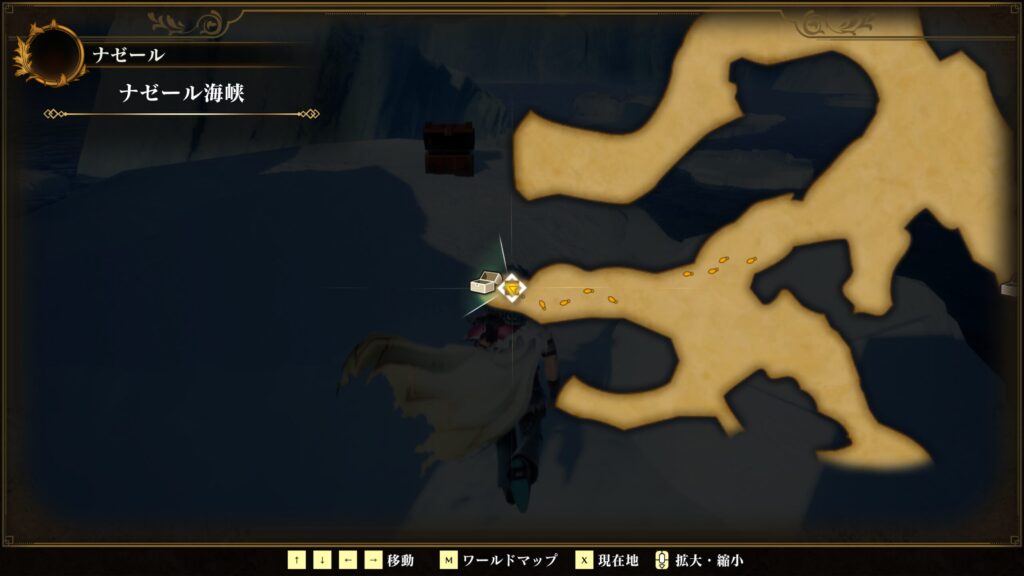This screenshot has height=576, width=1024.
Task: Select the open treasure chest map marker
Action: 485,285
